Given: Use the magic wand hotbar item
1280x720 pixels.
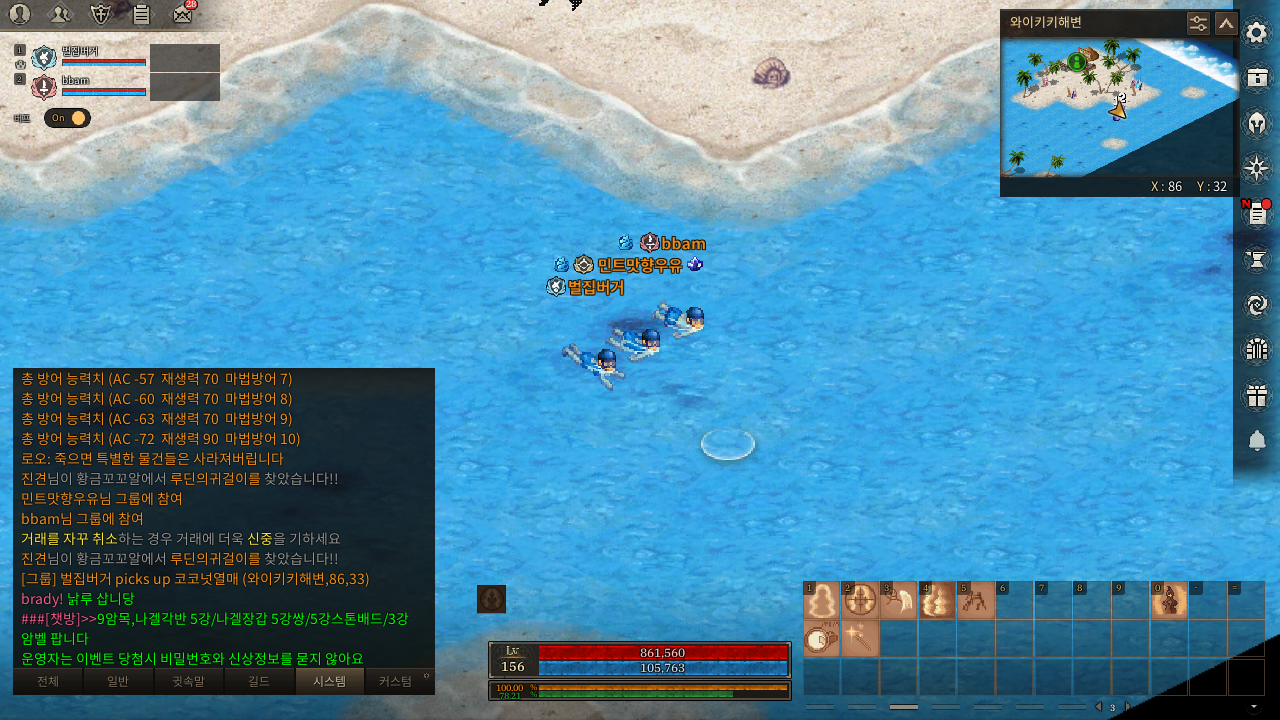Looking at the screenshot, I should click(x=860, y=638).
